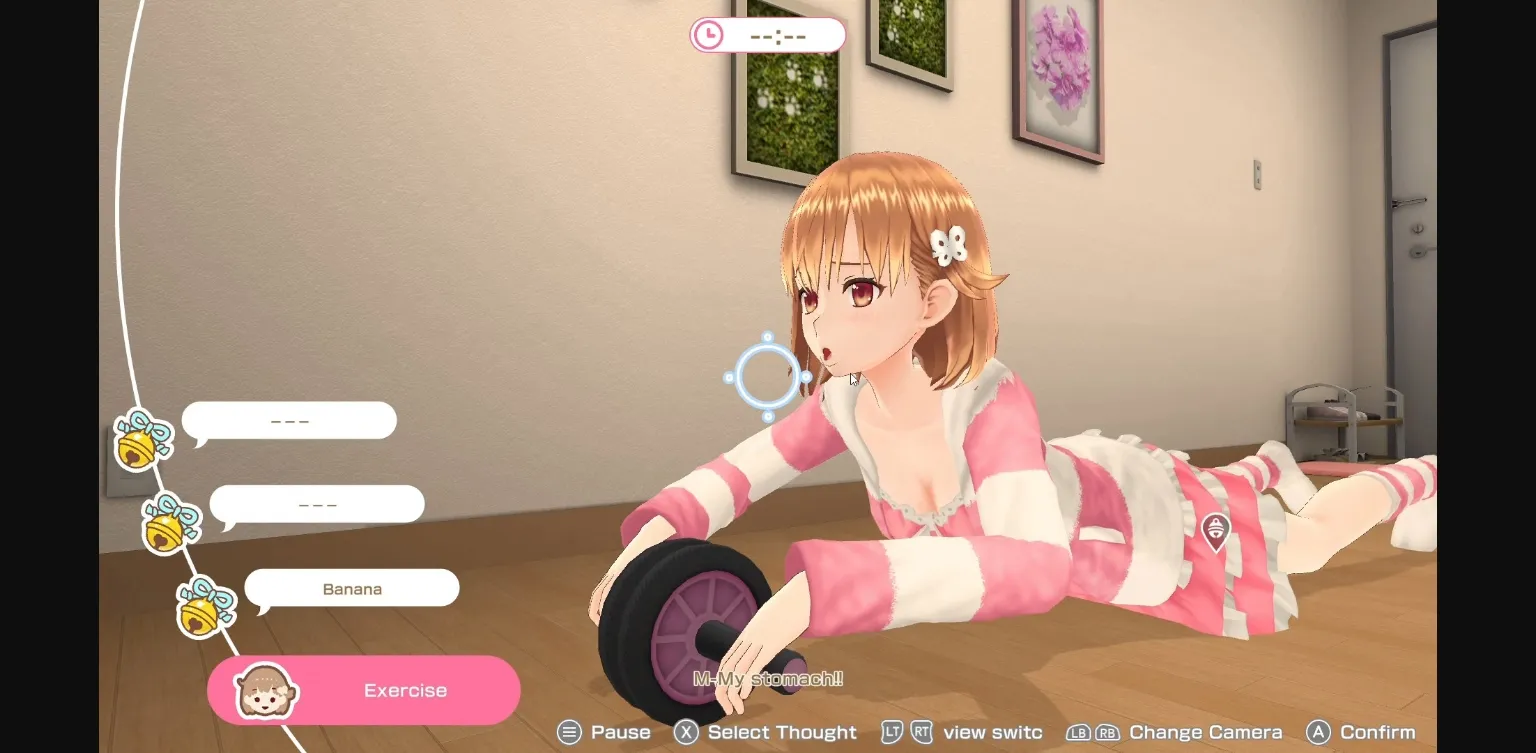Click the clock icon on the time display
This screenshot has height=753, width=1536.
pos(710,34)
